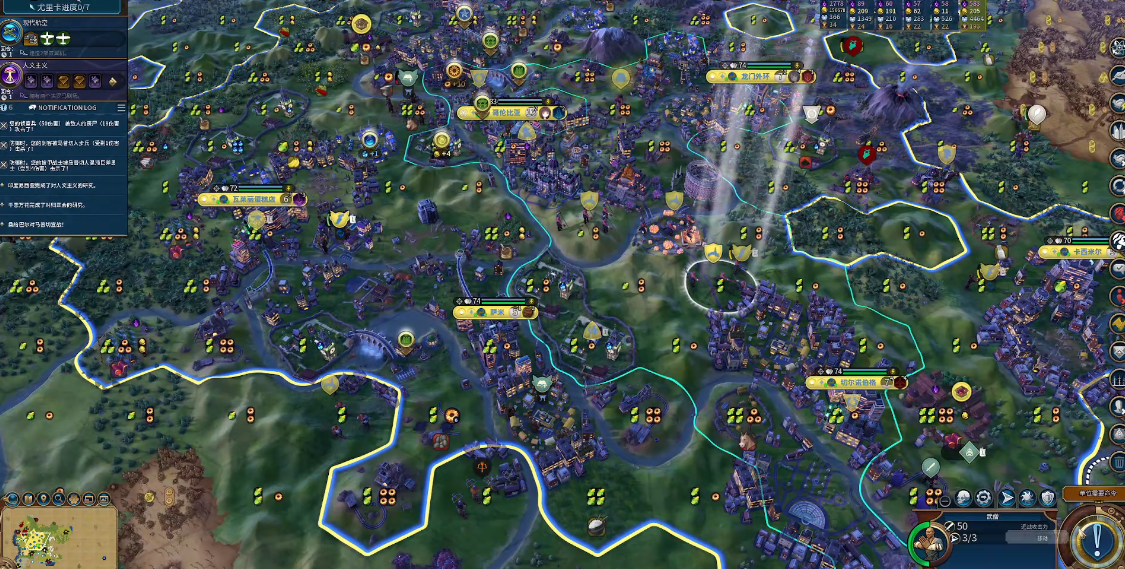The height and width of the screenshot is (569, 1125).
Task: Open the unit needs orders notification
Action: (x=1090, y=493)
